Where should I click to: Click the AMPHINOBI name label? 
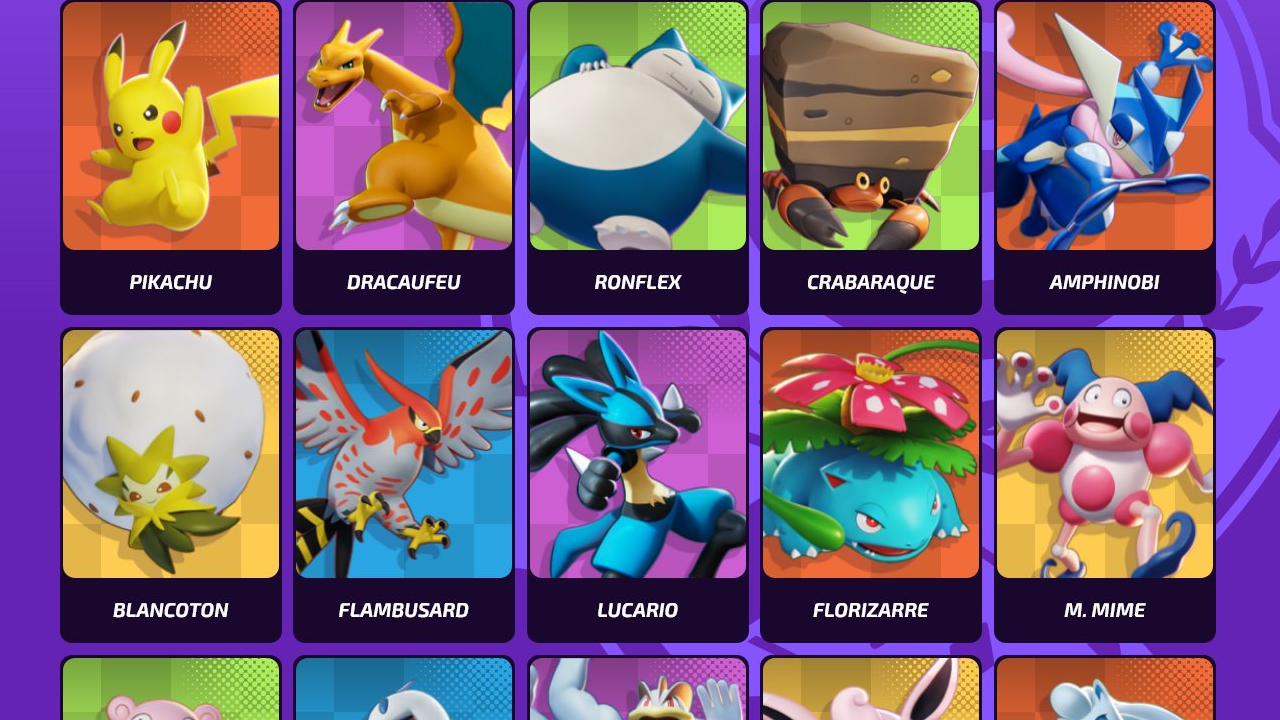1104,282
